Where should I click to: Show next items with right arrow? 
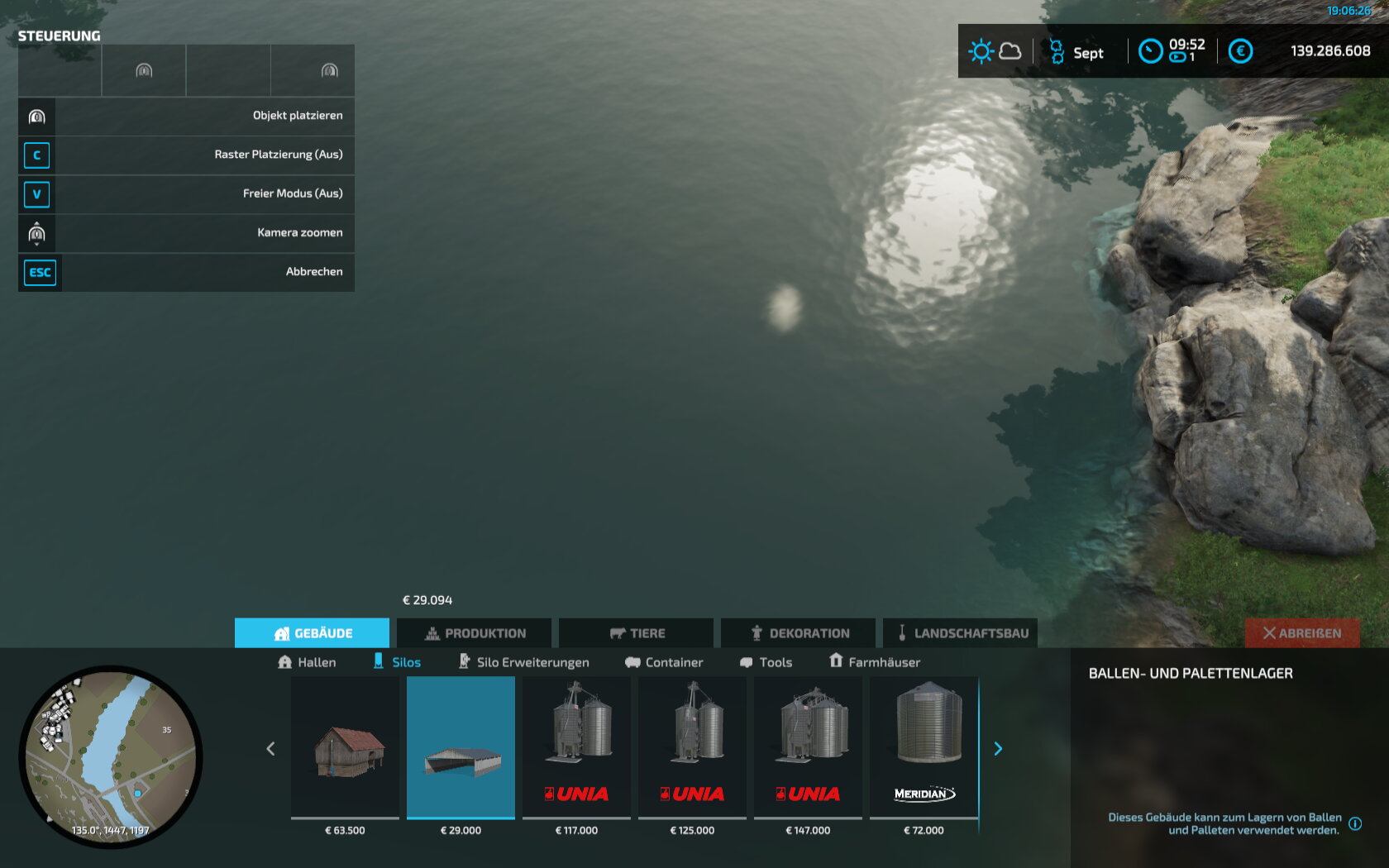tap(998, 749)
